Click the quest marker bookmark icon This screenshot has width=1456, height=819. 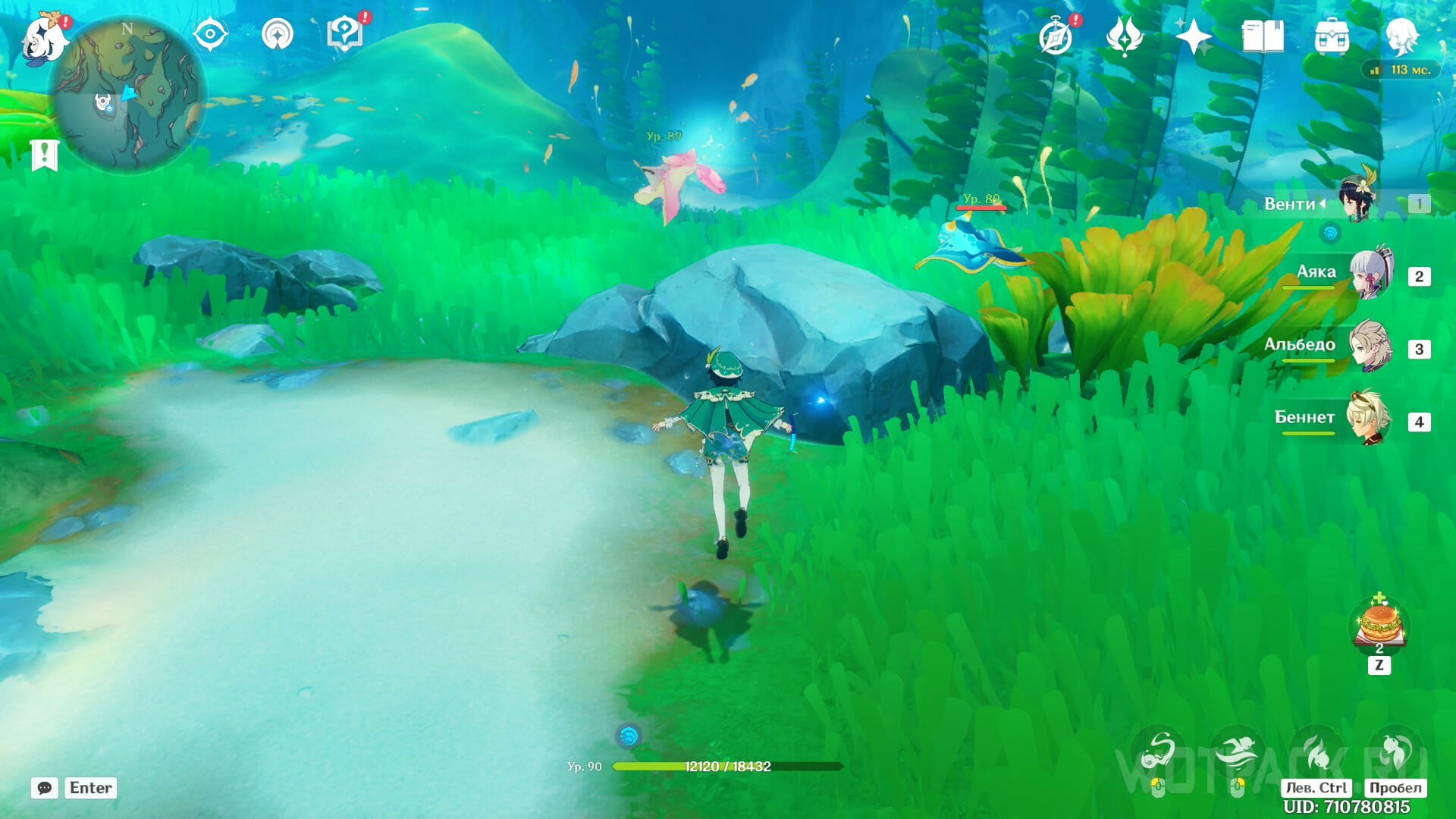pos(45,155)
